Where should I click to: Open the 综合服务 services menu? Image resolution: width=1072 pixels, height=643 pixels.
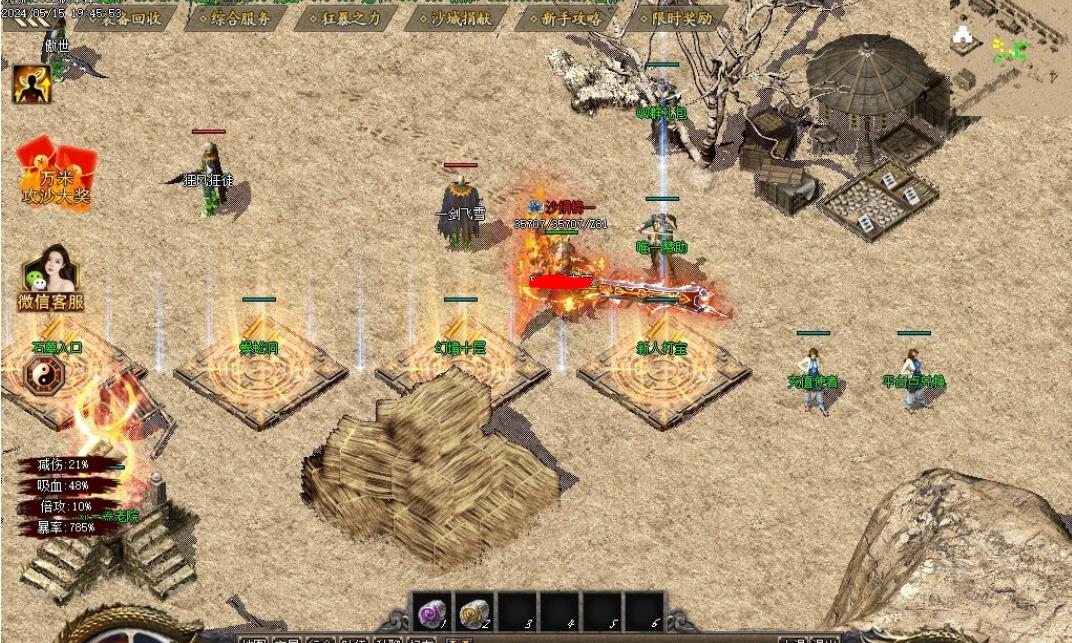236,18
